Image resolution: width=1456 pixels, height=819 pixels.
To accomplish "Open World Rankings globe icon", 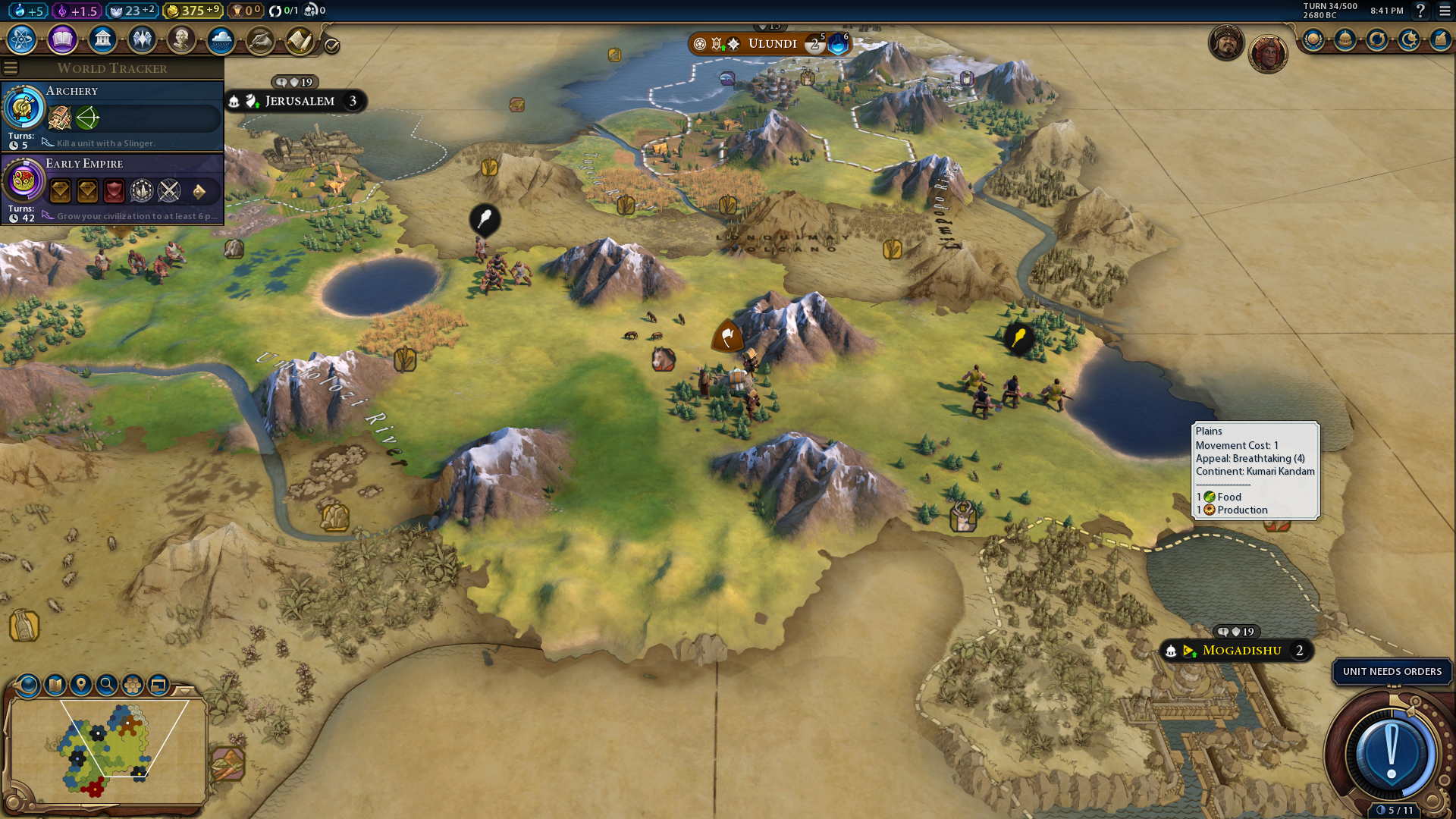I will [1313, 39].
